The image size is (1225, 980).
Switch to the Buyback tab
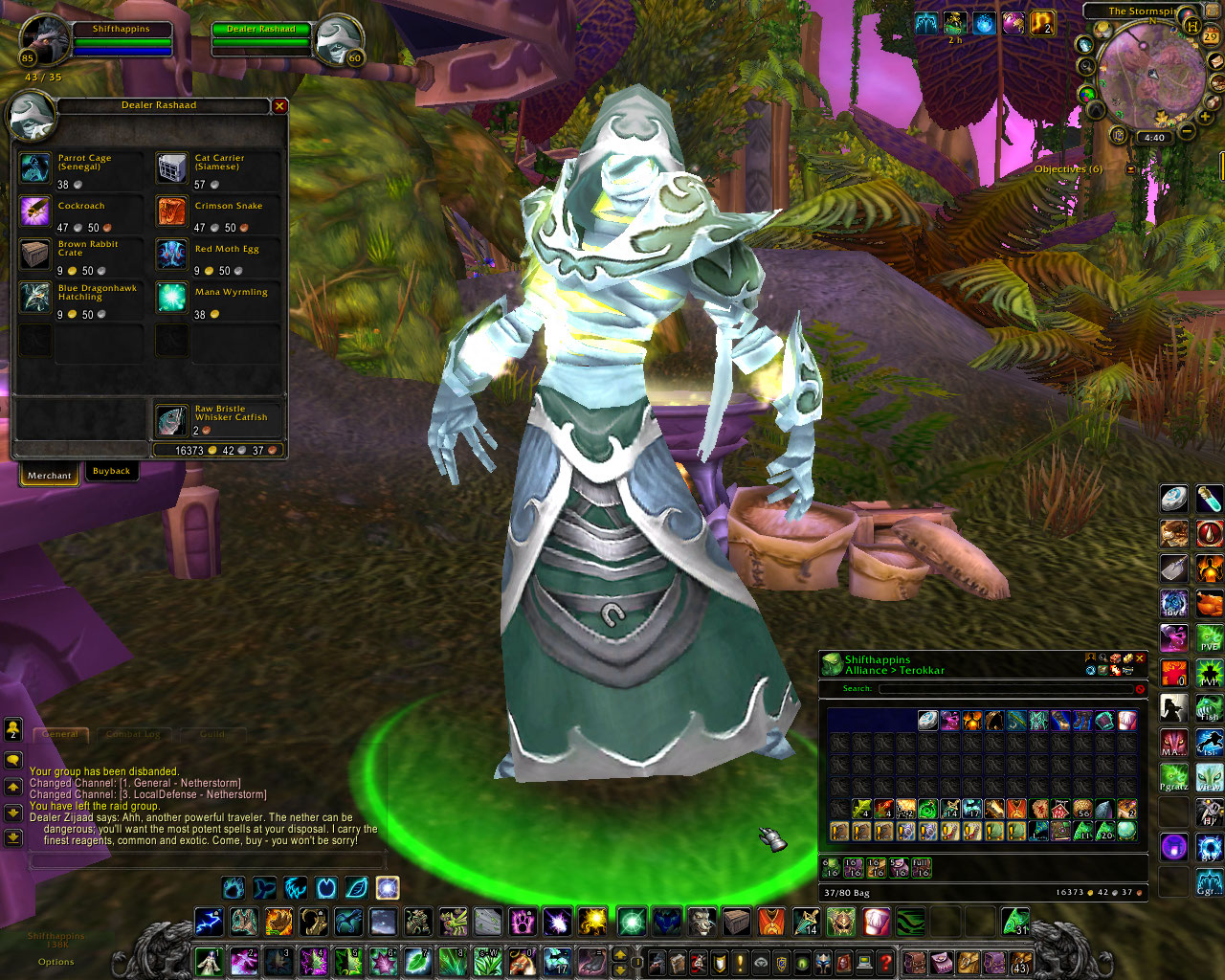[112, 471]
